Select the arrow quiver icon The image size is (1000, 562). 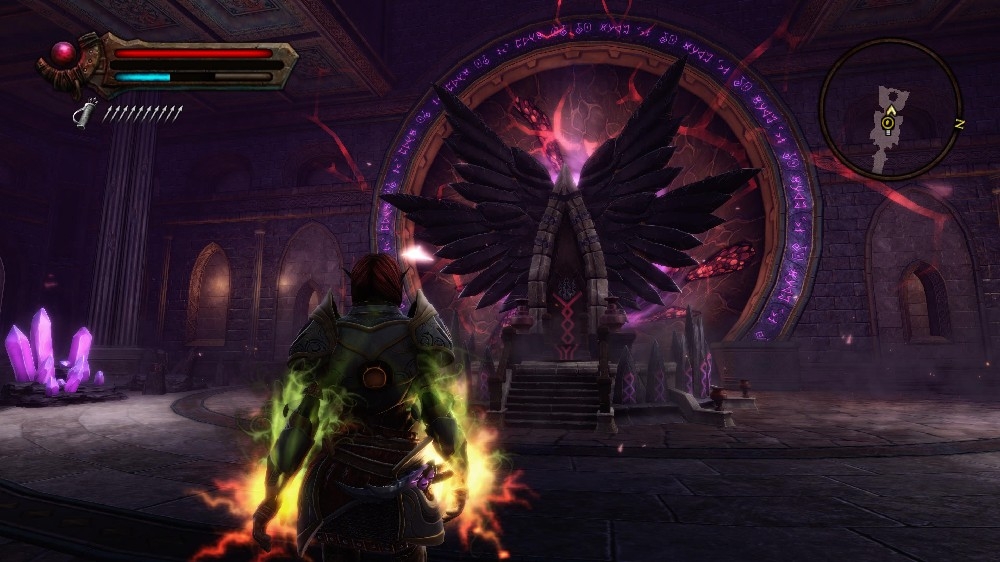tap(87, 111)
